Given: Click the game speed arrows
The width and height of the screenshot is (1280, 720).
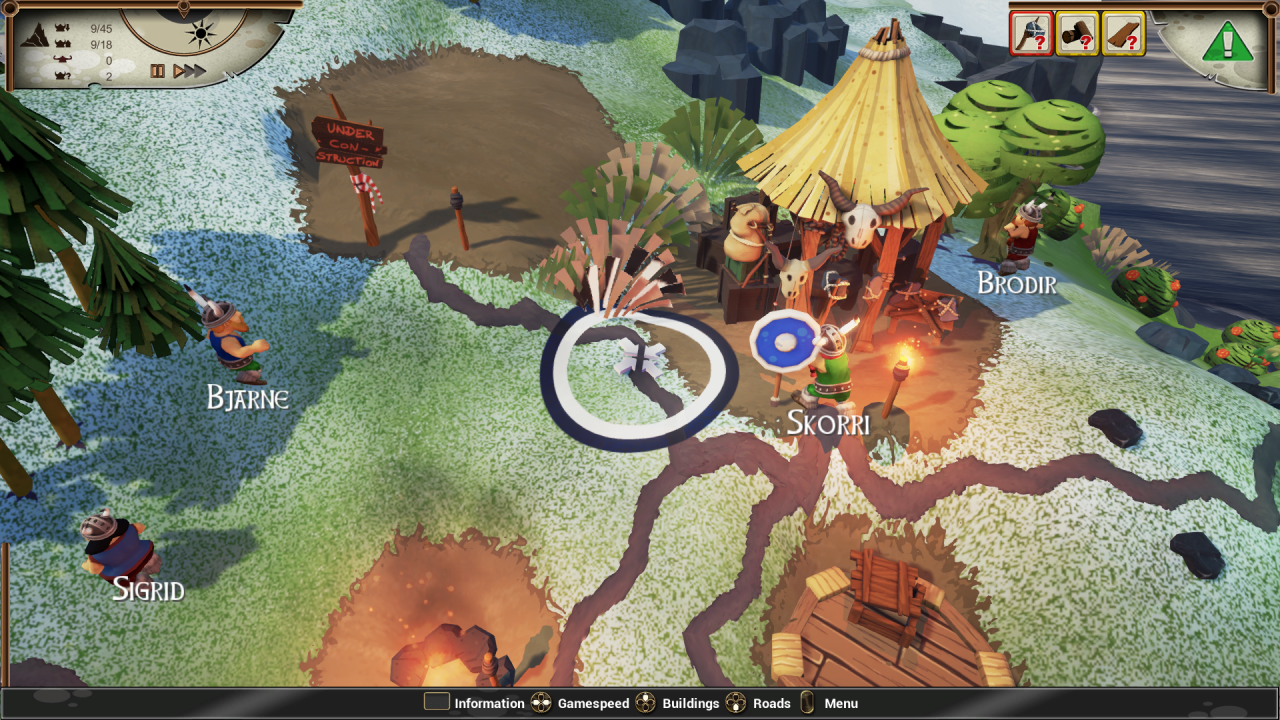Looking at the screenshot, I should click(189, 71).
